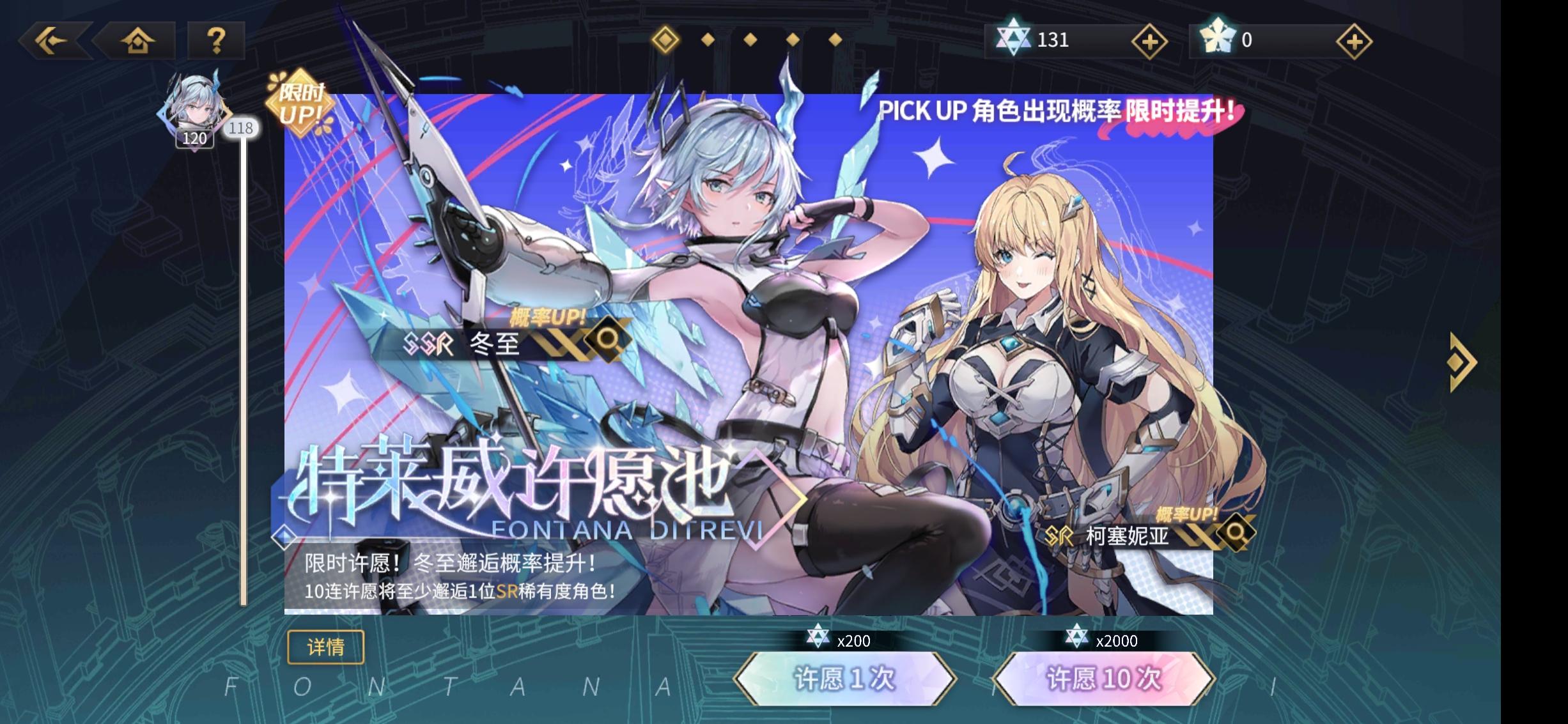Select the fourth banner pagination dot

click(x=791, y=40)
